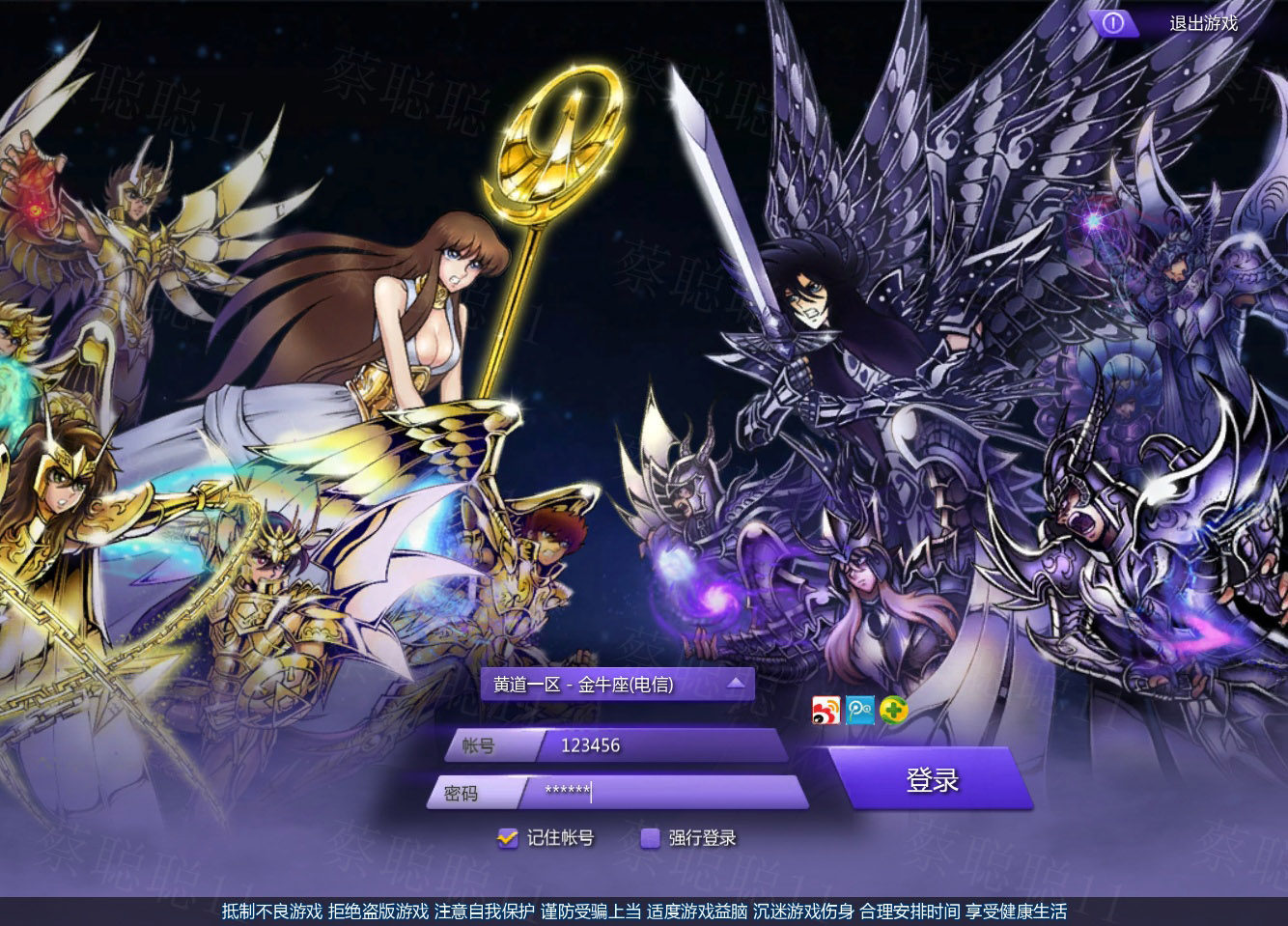The height and width of the screenshot is (926, 1288).
Task: Focus the 帐号 account input field
Action: pos(661,745)
